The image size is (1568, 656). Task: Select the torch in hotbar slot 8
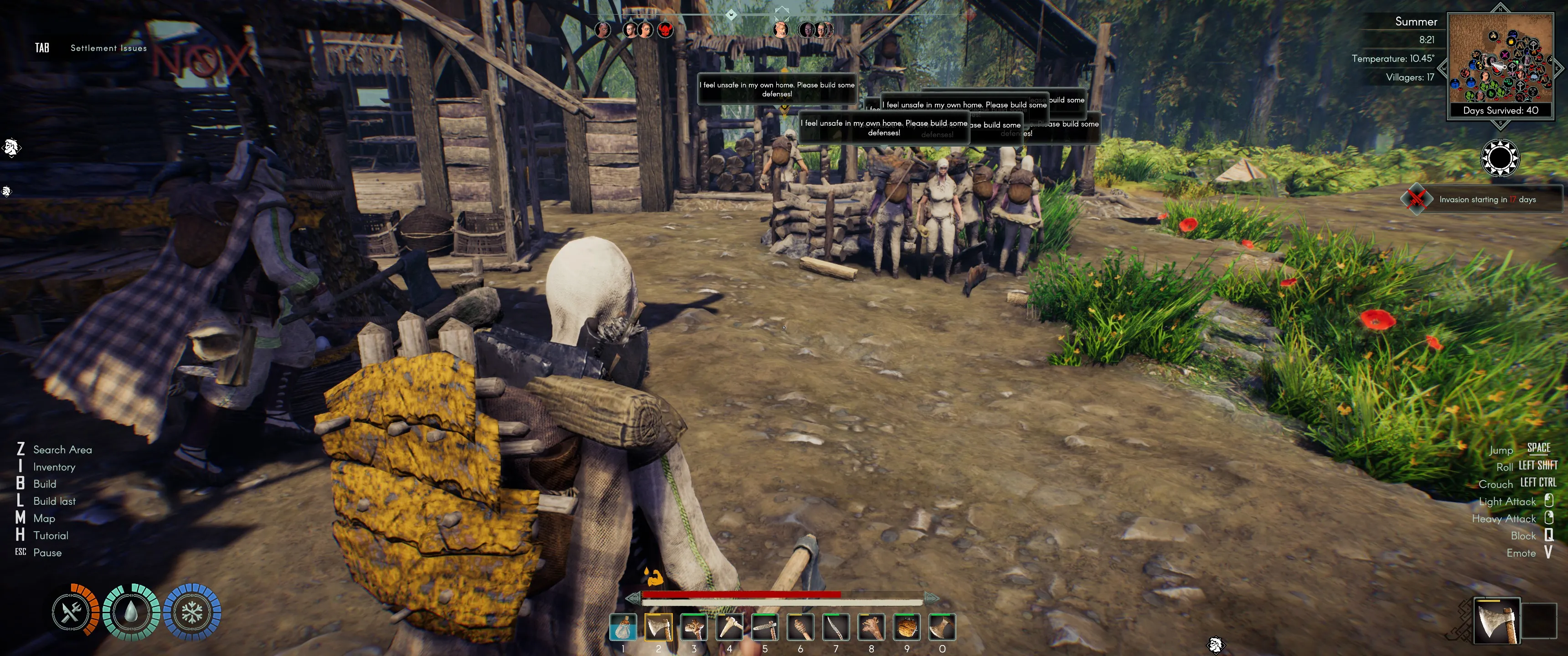871,627
